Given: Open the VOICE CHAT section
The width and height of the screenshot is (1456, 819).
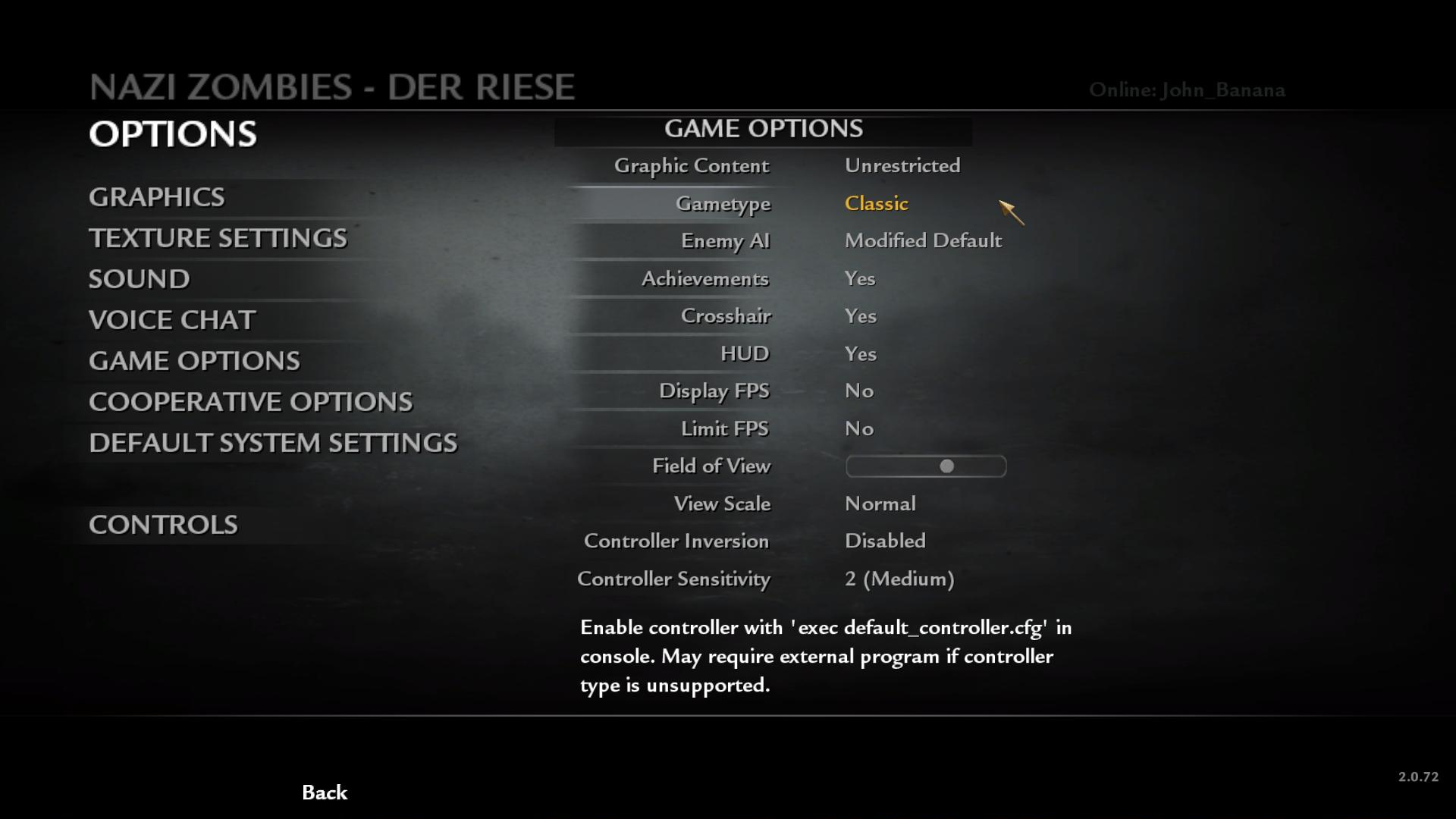Looking at the screenshot, I should [x=172, y=320].
